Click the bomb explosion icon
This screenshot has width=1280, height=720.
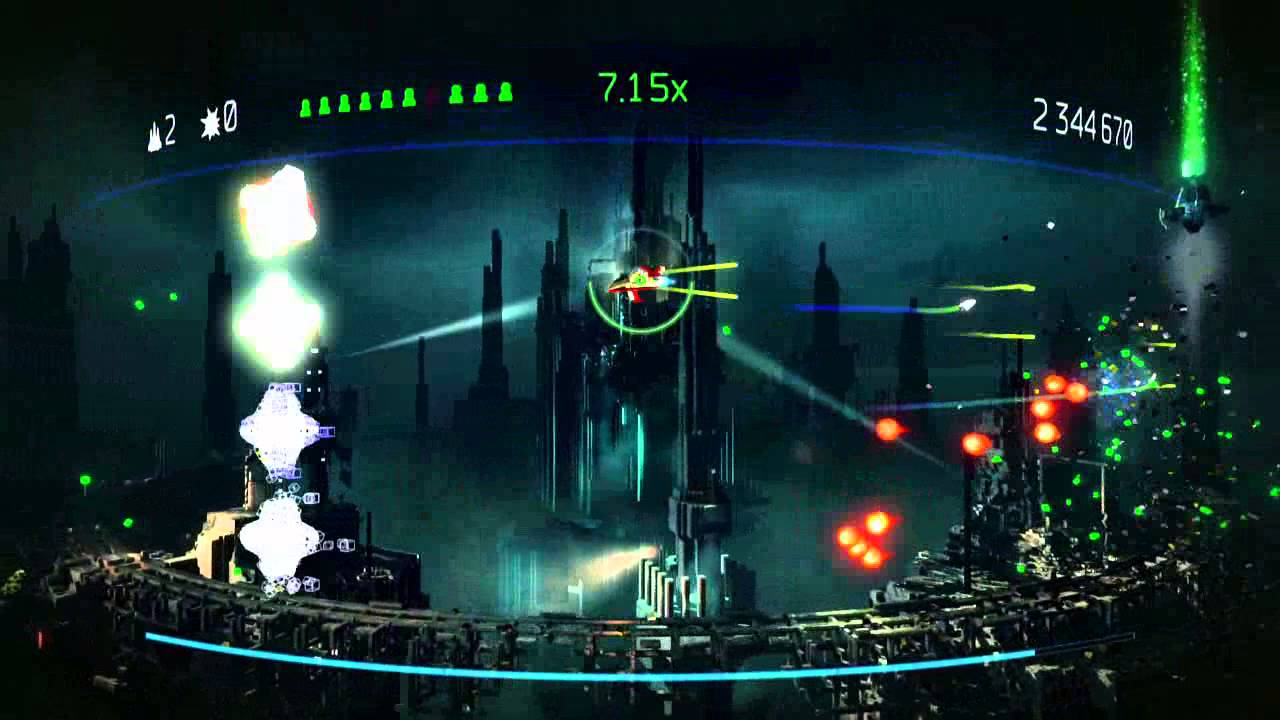click(x=210, y=124)
